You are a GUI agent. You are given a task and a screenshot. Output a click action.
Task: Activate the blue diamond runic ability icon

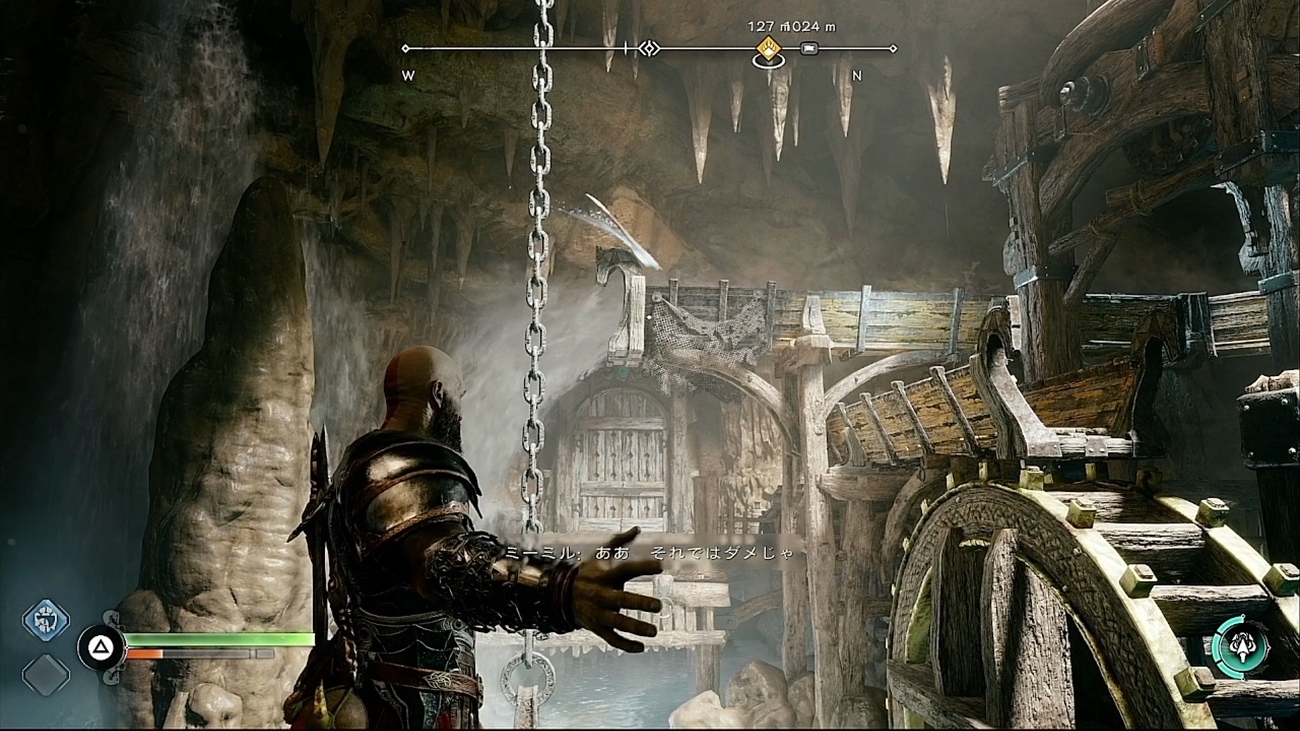[x=46, y=620]
